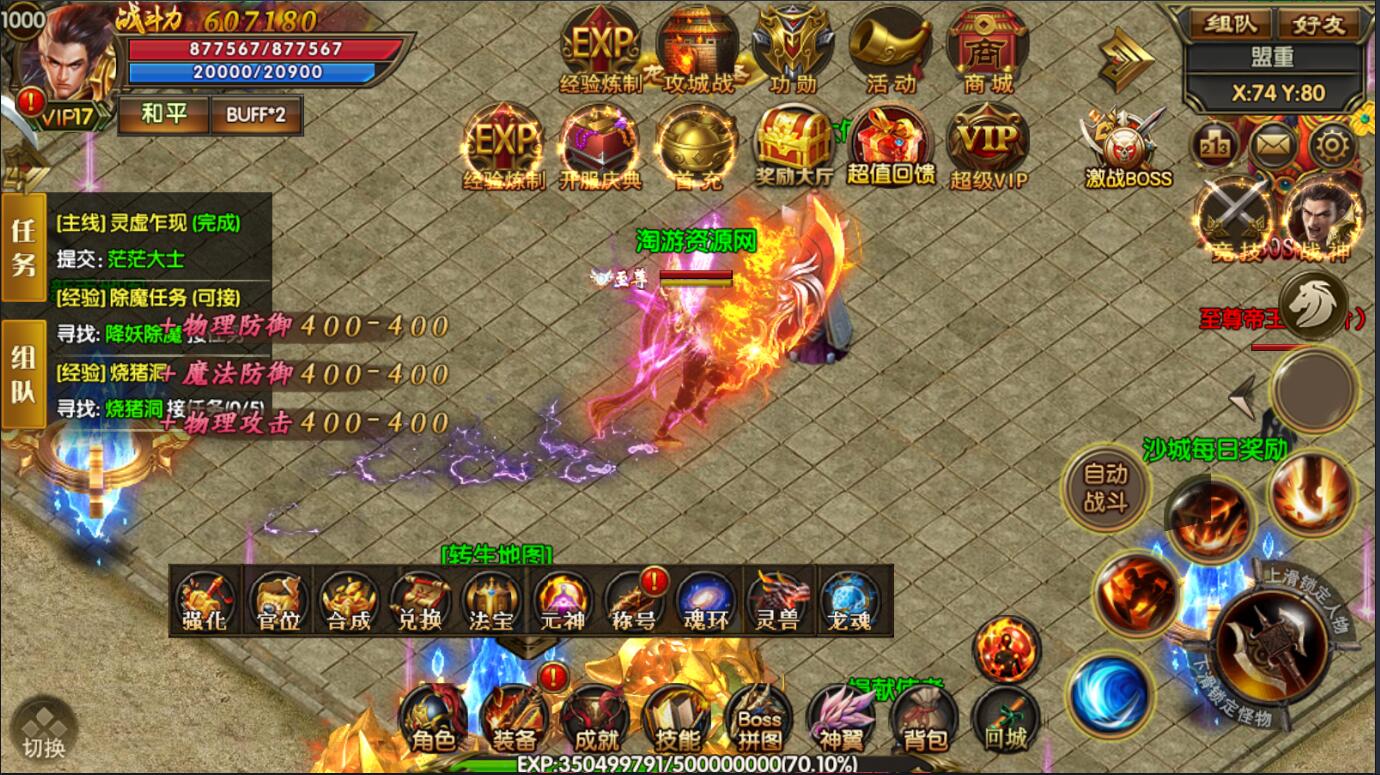The width and height of the screenshot is (1380, 775).
Task: Open the 商城 shop icon
Action: pyautogui.click(x=988, y=51)
